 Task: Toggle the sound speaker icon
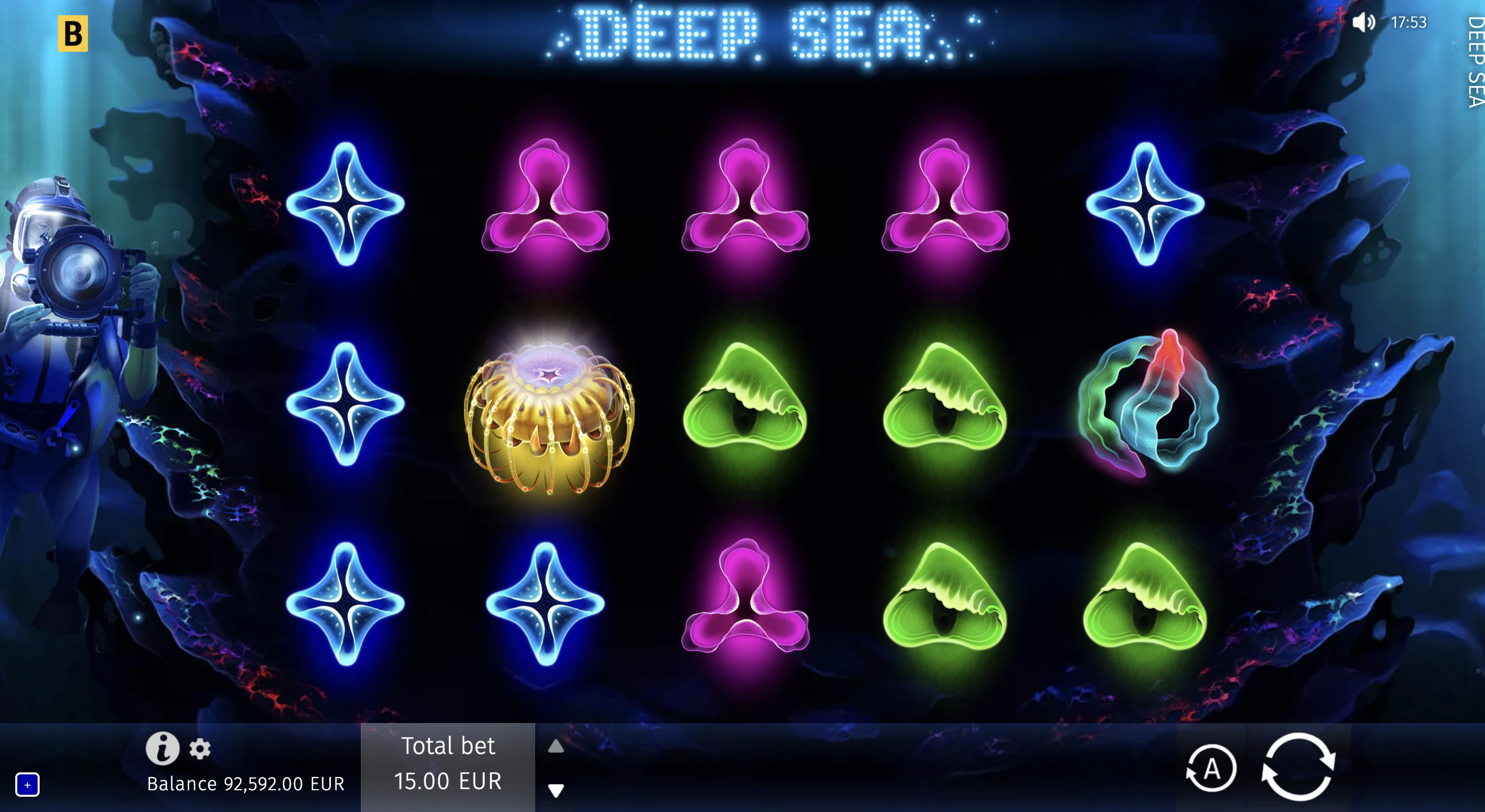[1364, 22]
